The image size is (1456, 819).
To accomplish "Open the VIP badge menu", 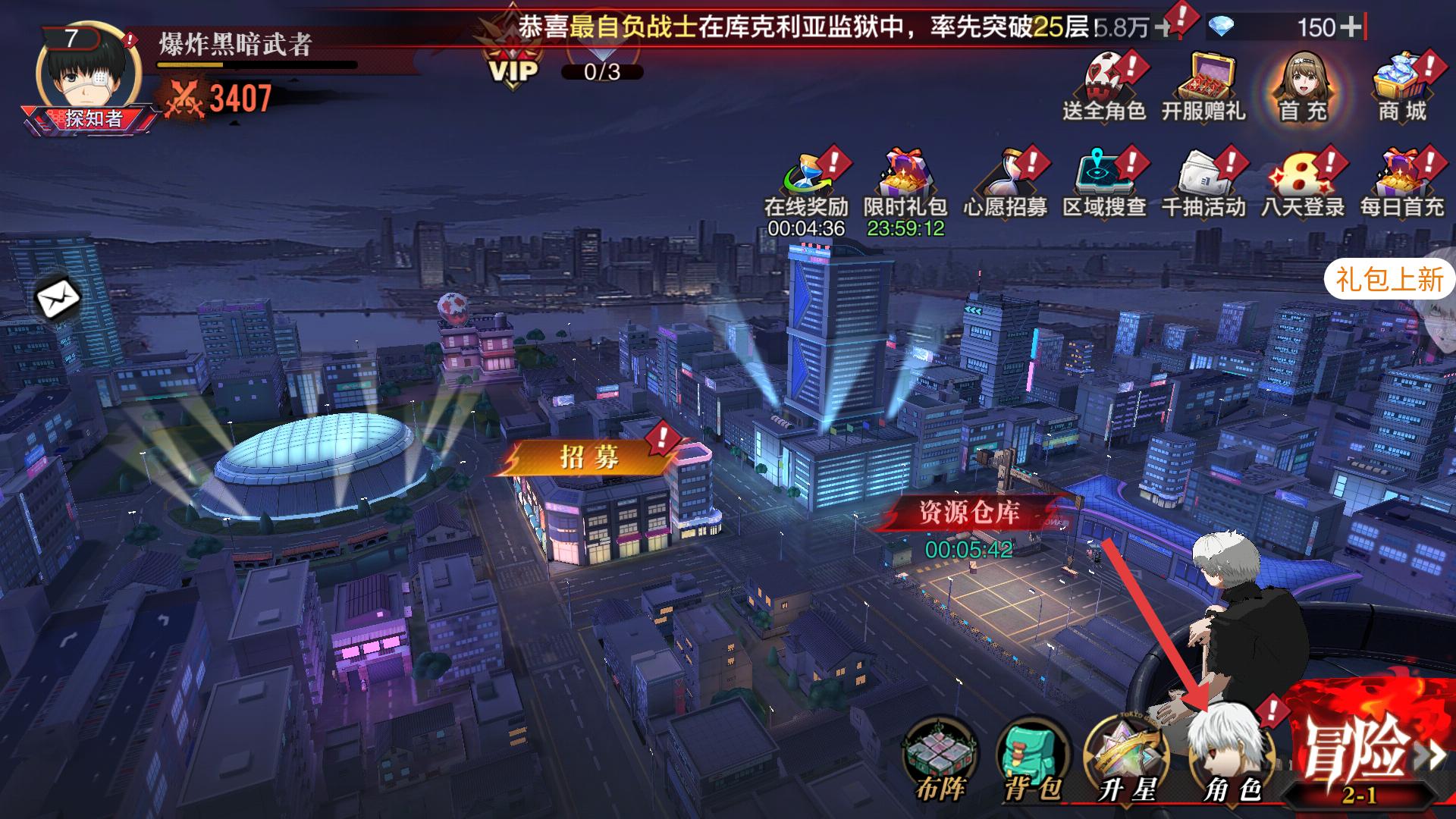I will (514, 62).
